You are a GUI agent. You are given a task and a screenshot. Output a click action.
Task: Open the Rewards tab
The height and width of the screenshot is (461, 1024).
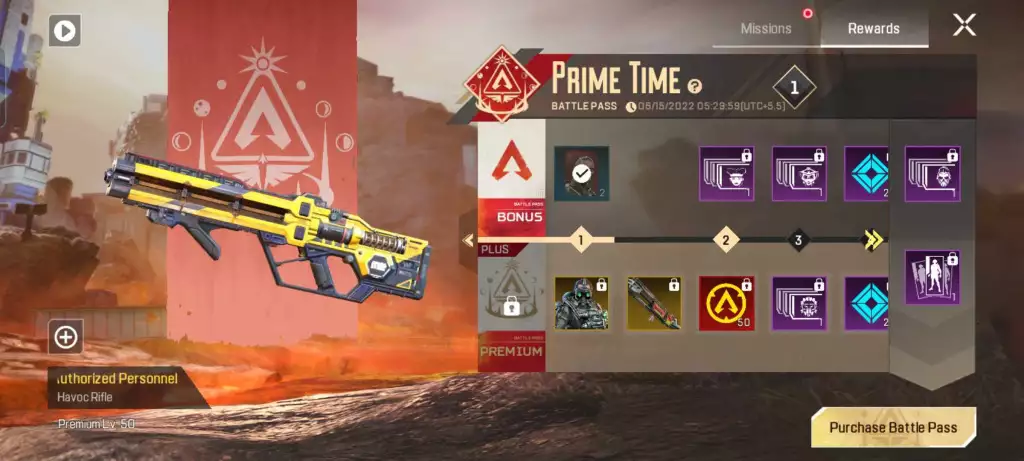[873, 29]
